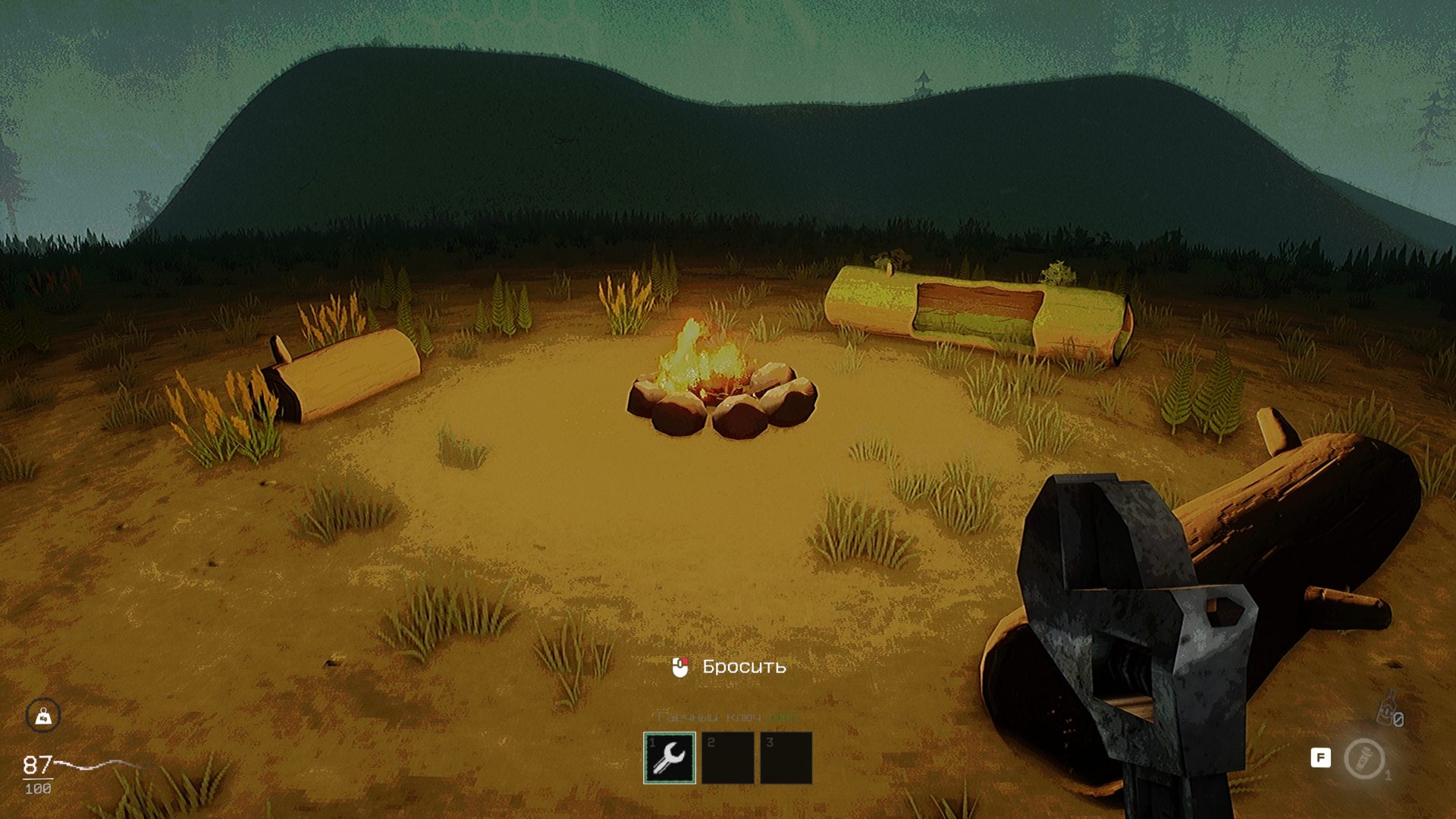Select the wrench hotbar slot
The width and height of the screenshot is (1456, 819).
(669, 757)
